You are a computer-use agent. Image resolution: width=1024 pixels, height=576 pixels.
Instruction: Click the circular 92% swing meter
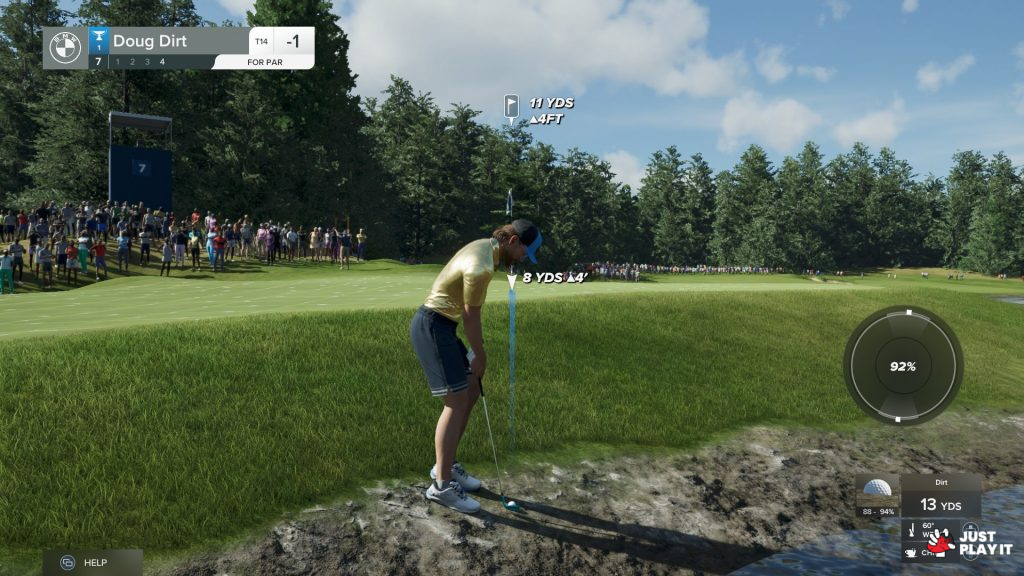(902, 366)
